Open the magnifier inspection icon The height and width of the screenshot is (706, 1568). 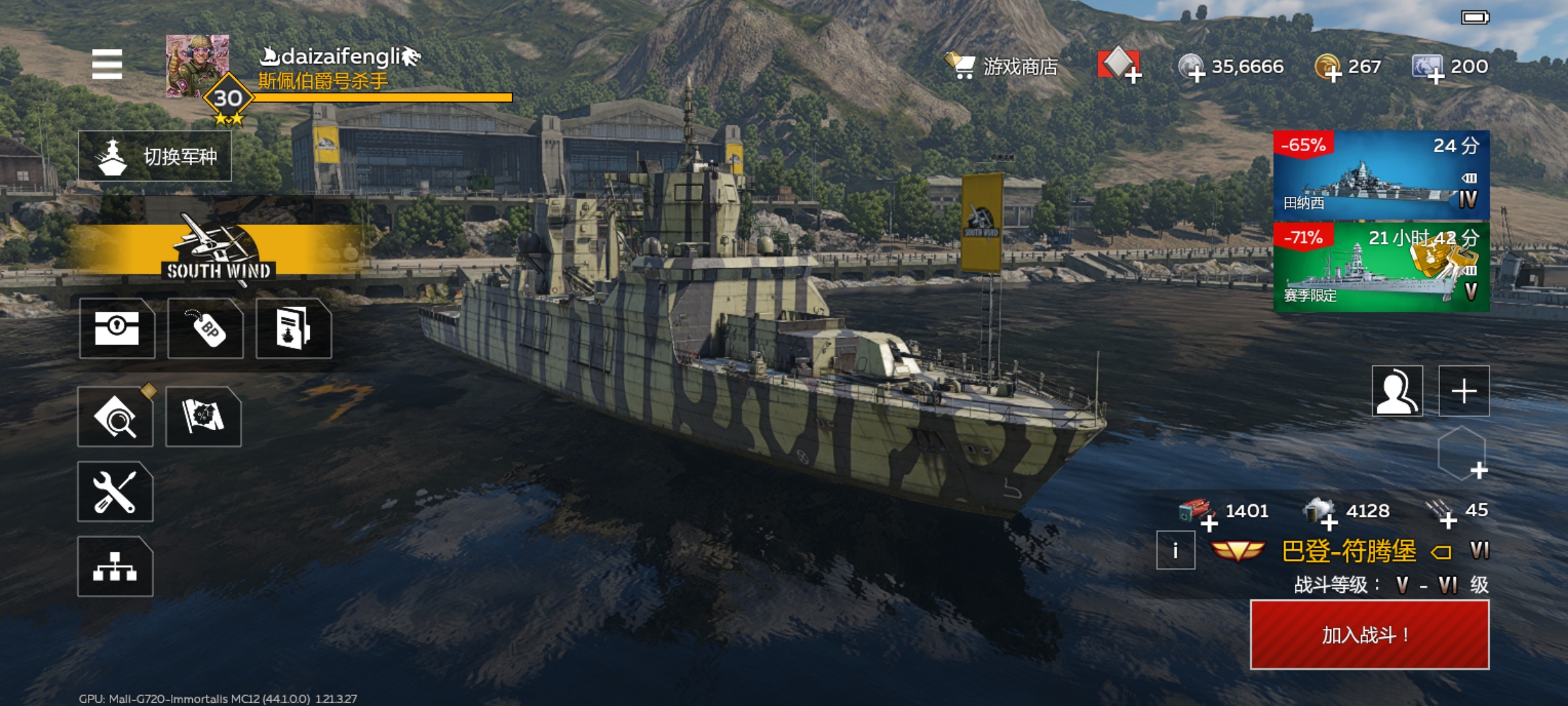coord(116,417)
